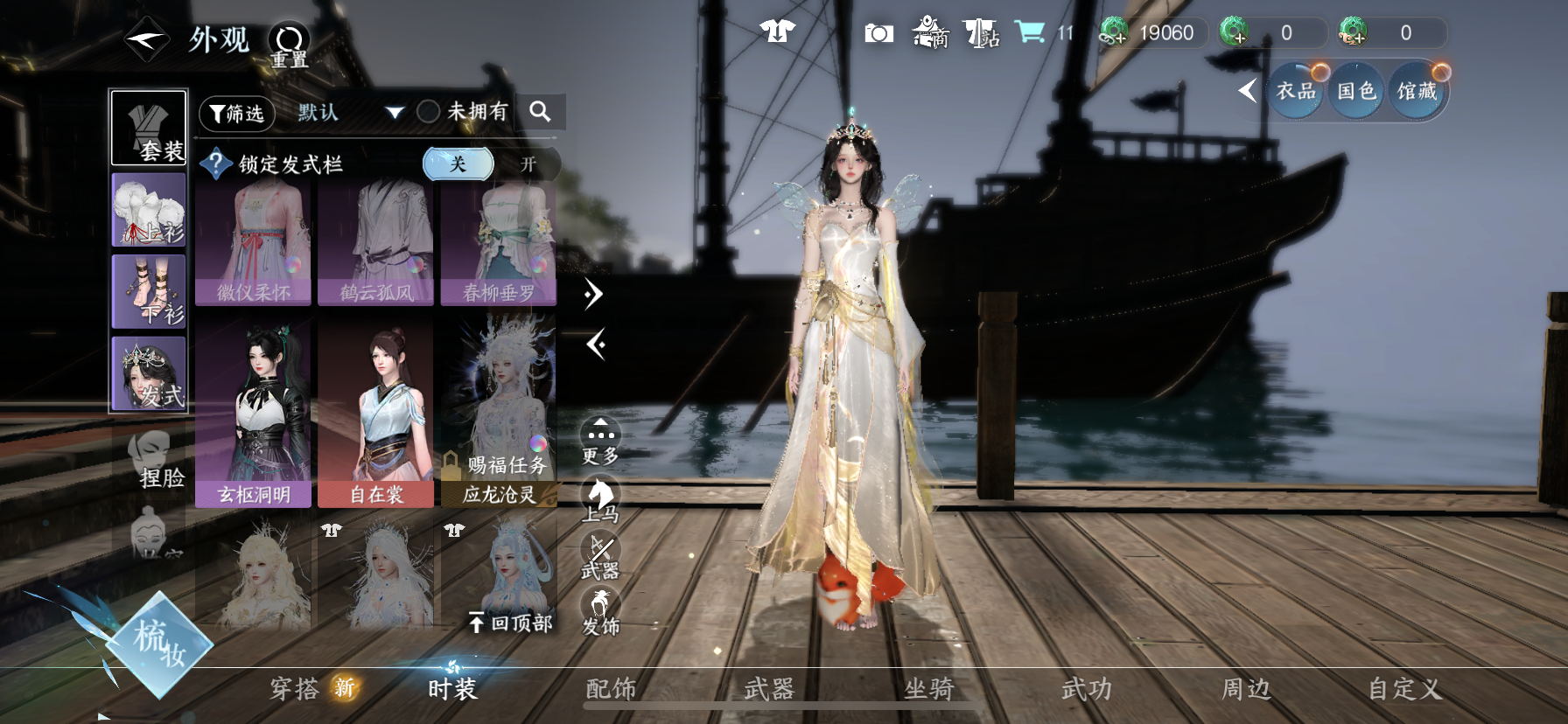Open the 更多 options button
Screen dimensions: 1568x724
point(600,440)
